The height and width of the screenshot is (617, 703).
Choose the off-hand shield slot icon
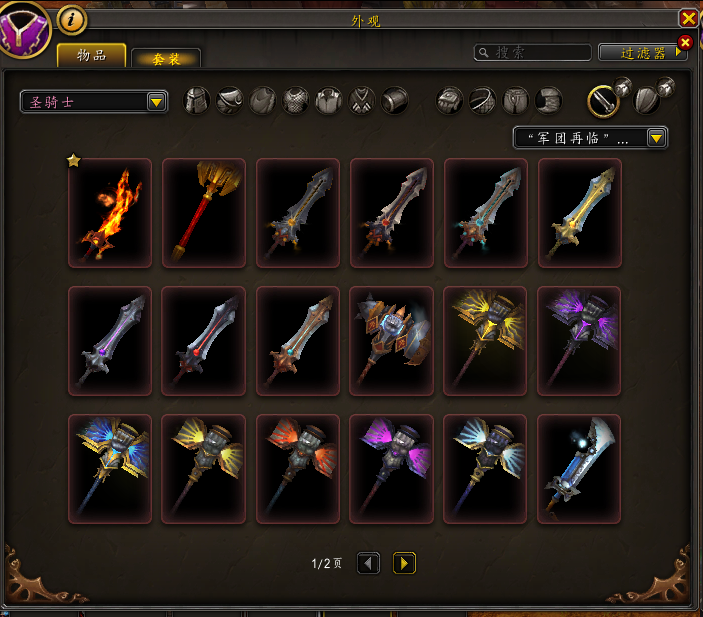(649, 100)
